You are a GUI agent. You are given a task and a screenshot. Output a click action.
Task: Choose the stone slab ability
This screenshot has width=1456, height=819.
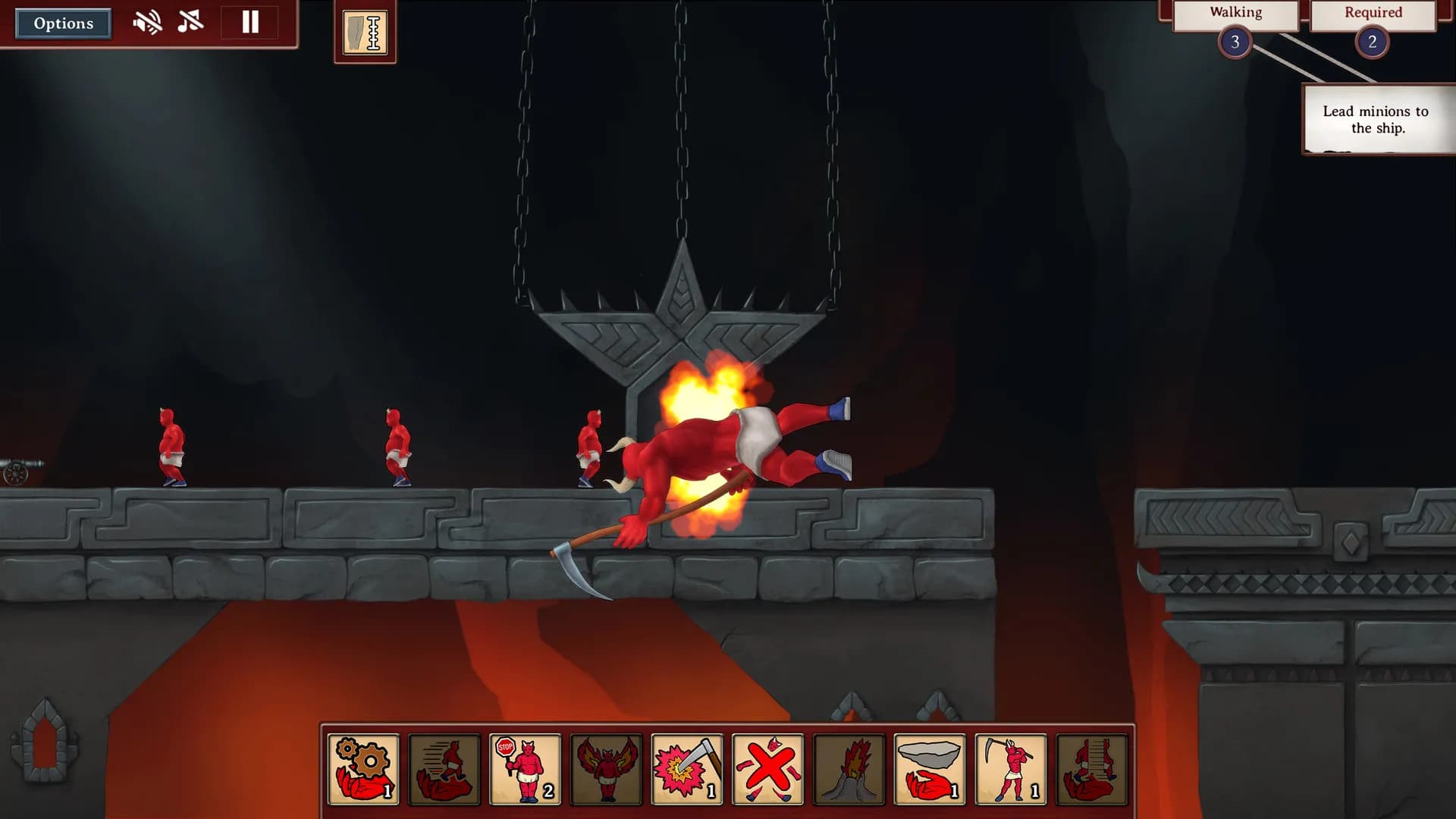pyautogui.click(x=929, y=770)
